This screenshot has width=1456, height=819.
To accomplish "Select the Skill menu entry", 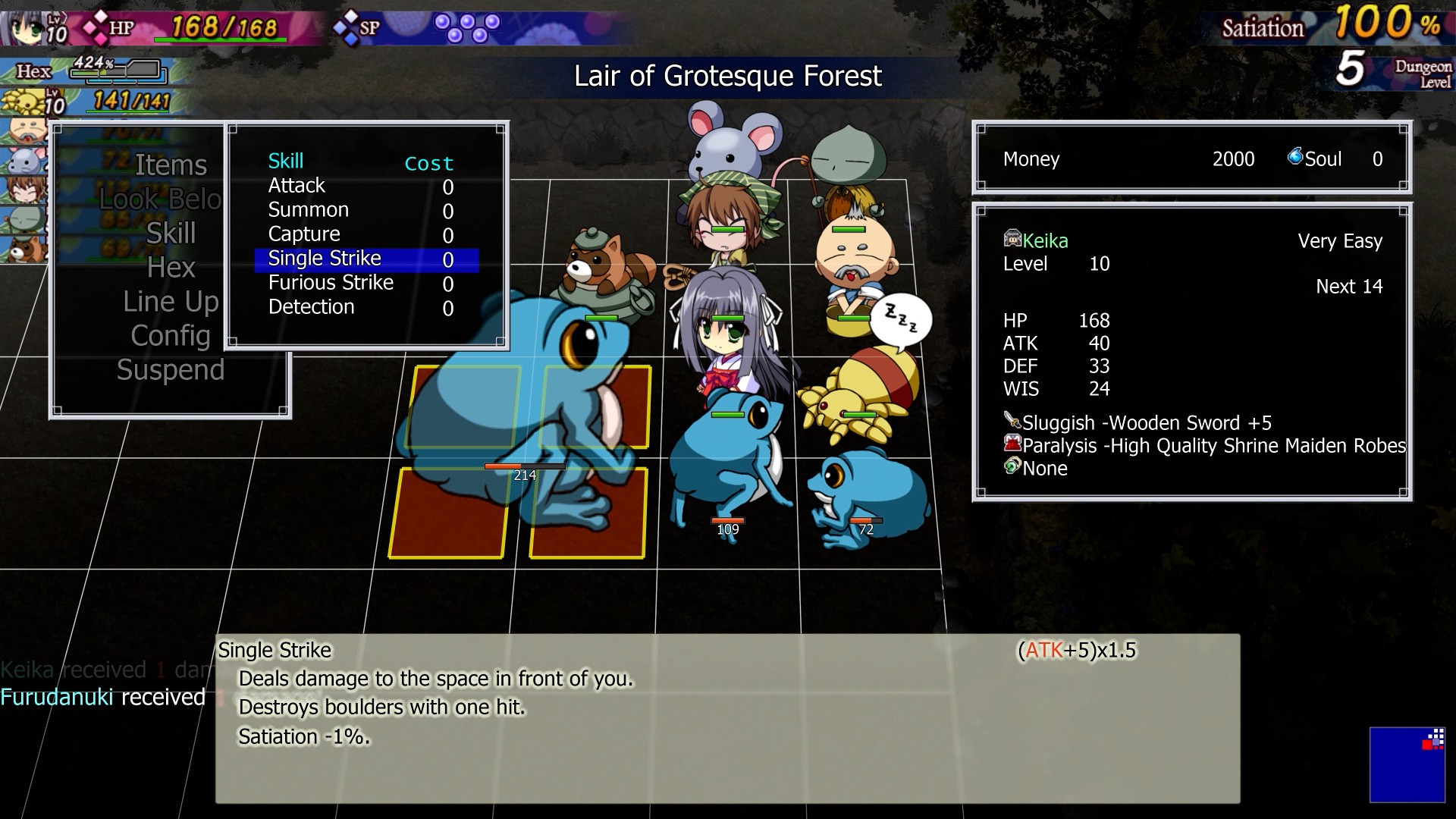I will [x=171, y=234].
